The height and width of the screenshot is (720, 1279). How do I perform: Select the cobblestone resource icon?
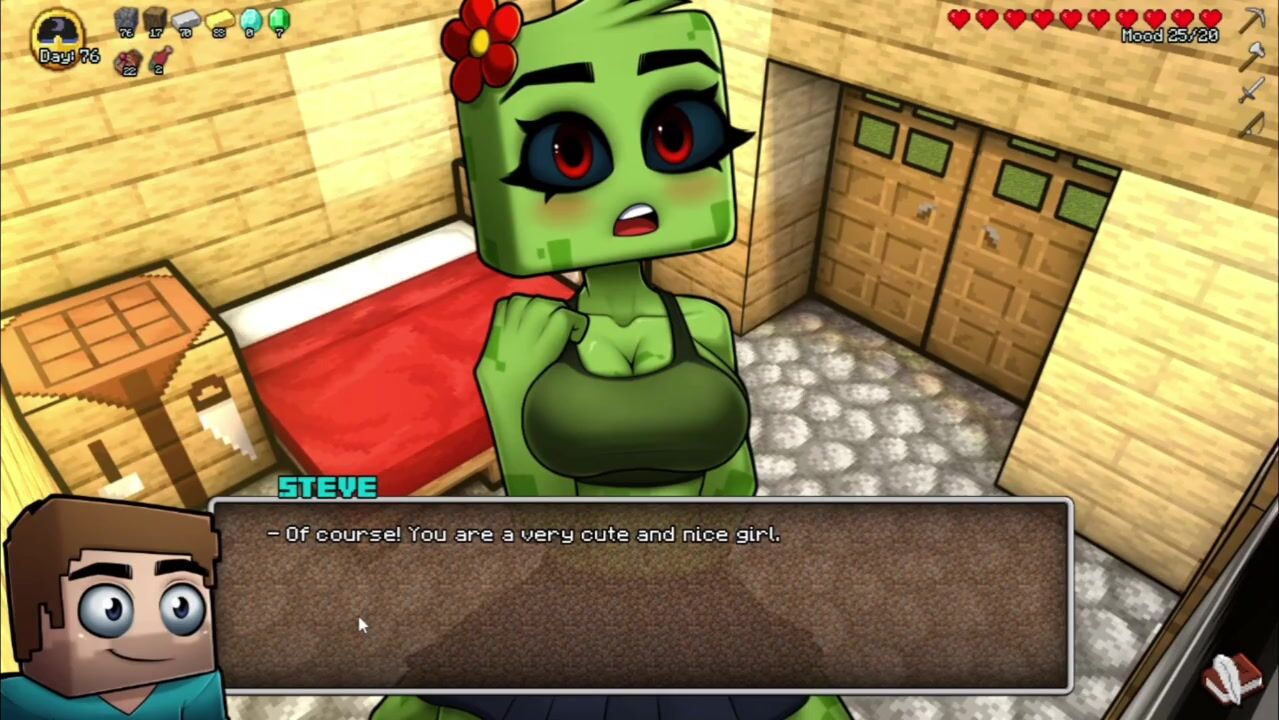point(126,19)
